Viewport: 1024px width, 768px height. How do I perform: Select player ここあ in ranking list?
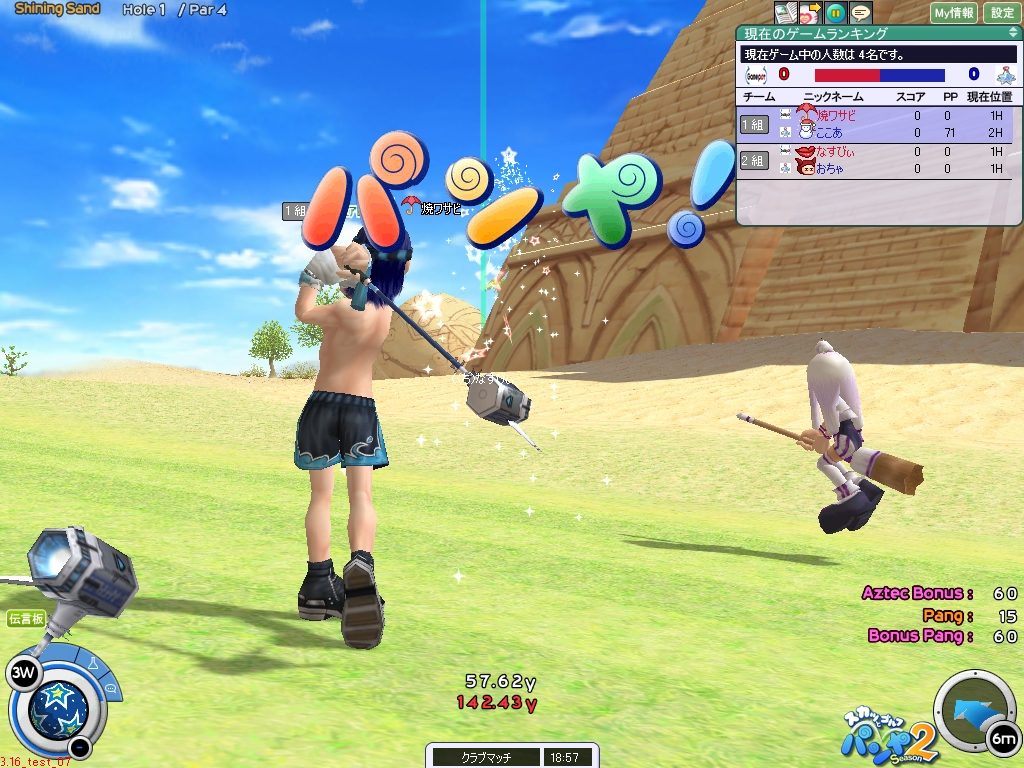tap(828, 133)
